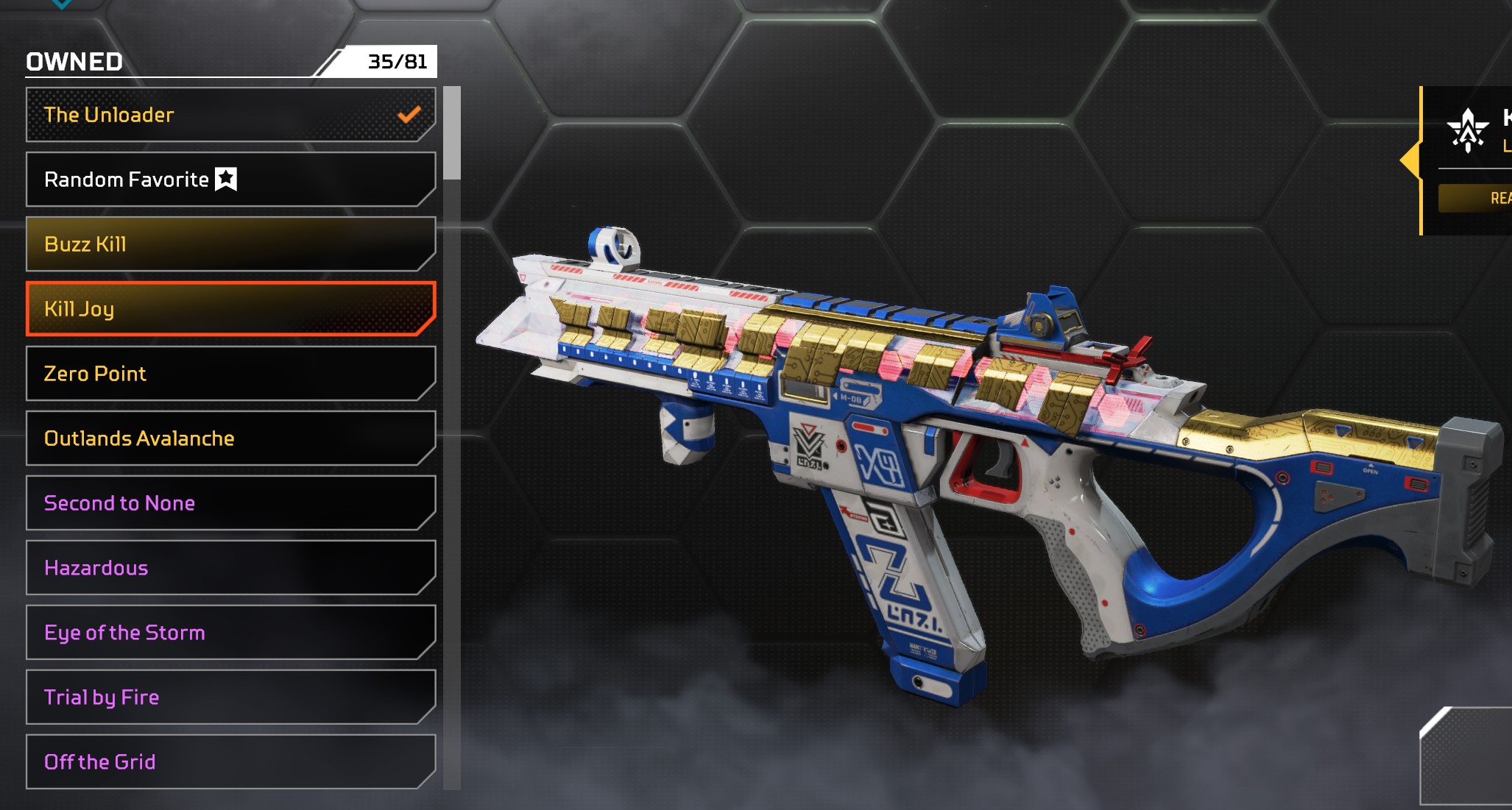Click the skin list scrollbar

coord(452,133)
